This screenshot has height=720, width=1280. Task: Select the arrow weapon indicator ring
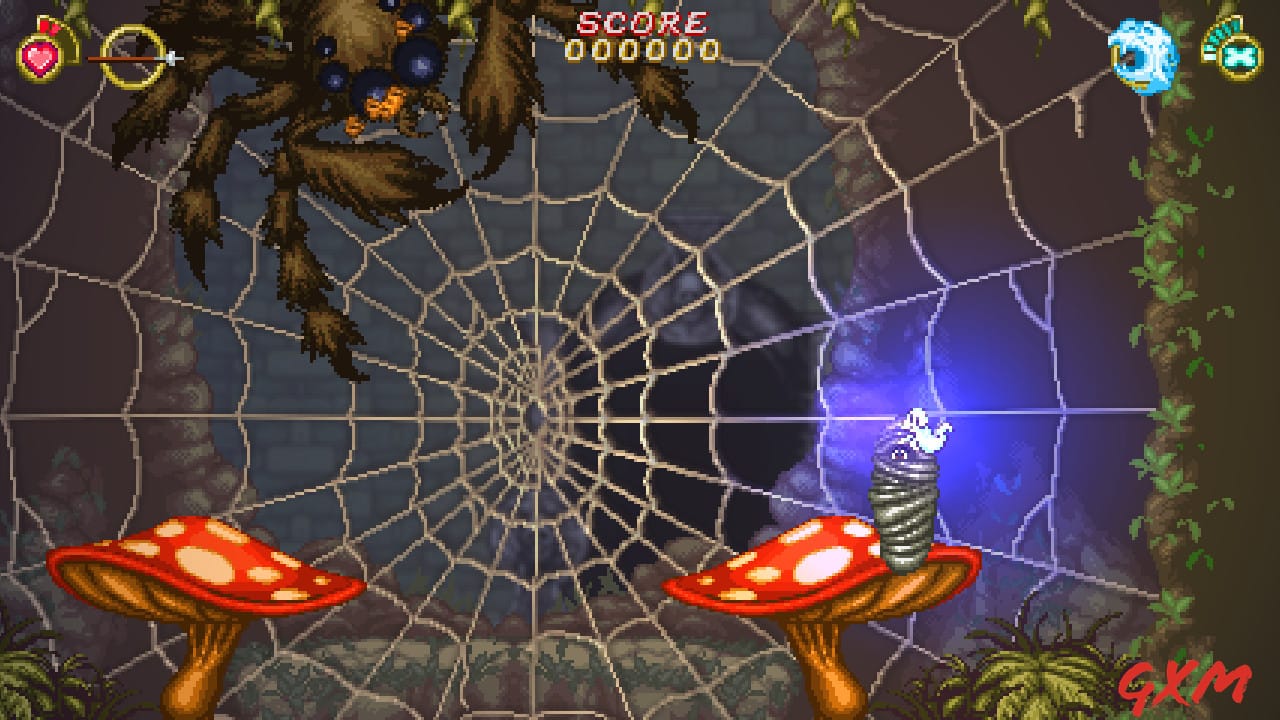pyautogui.click(x=133, y=57)
